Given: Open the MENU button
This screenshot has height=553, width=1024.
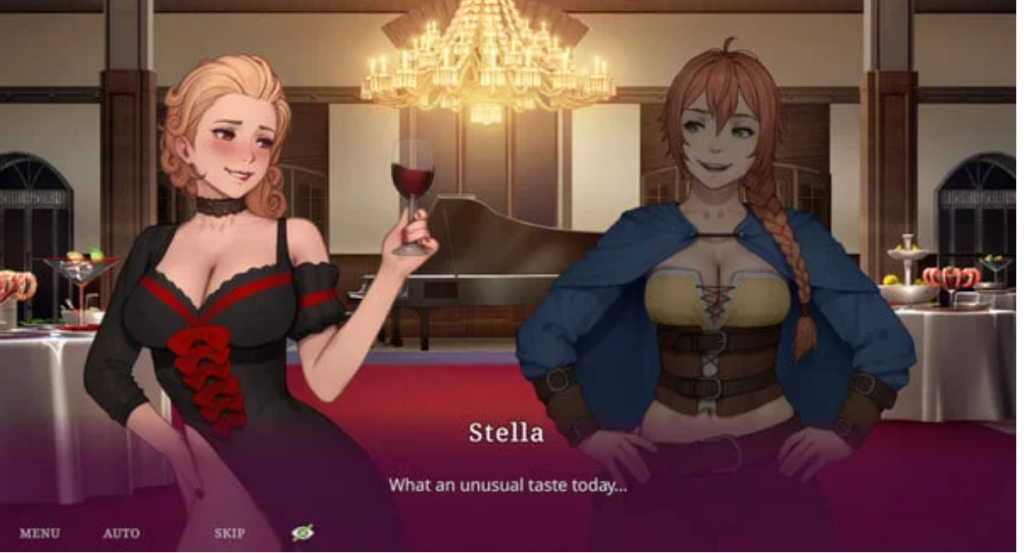Looking at the screenshot, I should pos(39,533).
